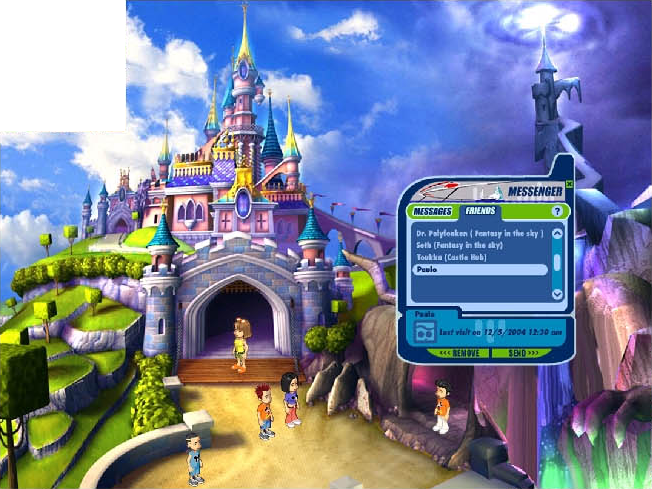The image size is (652, 489).
Task: Click Paulo's avatar icon in details panel
Action: click(426, 331)
